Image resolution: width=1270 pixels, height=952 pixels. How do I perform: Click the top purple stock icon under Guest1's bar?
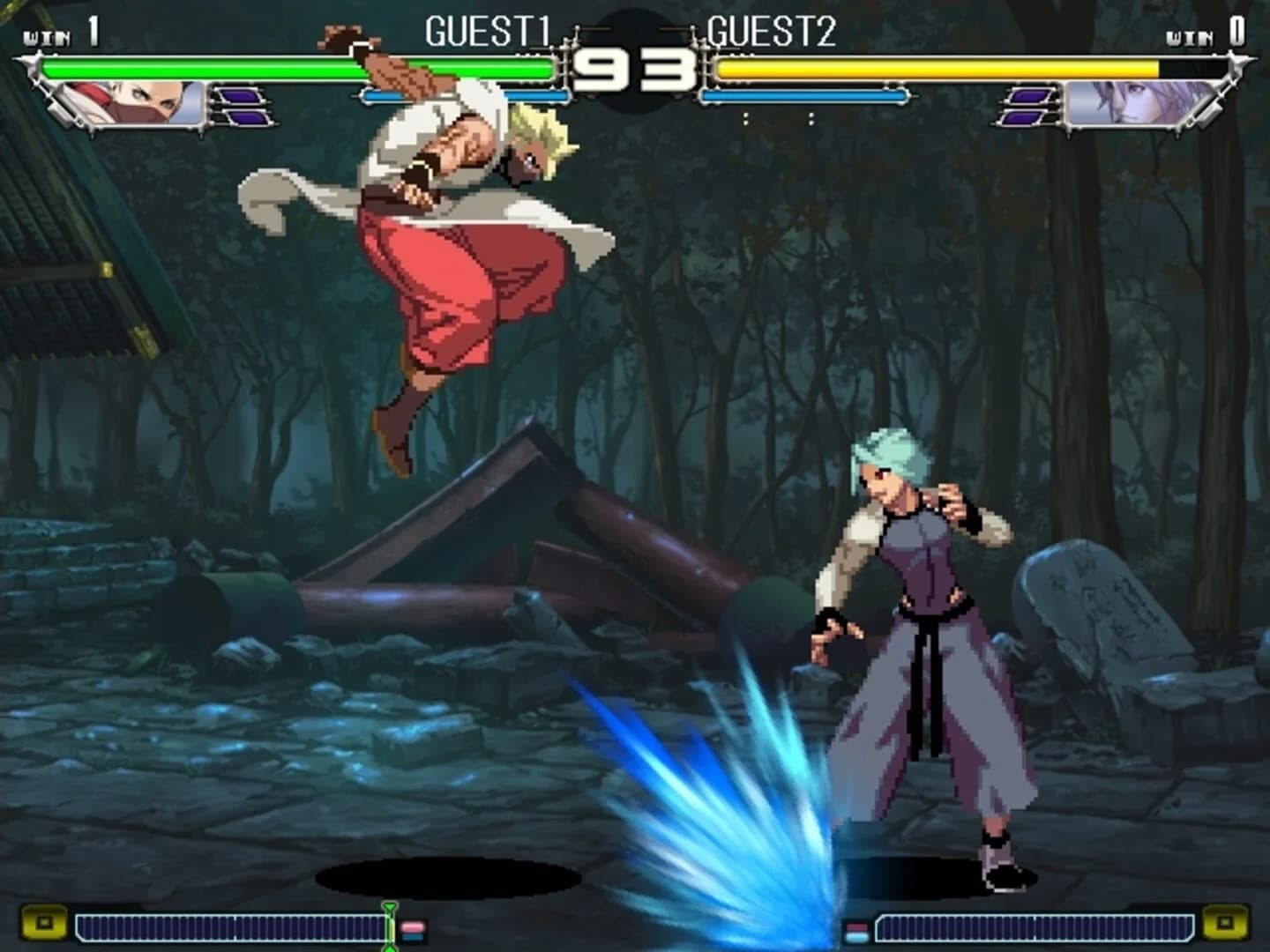click(240, 97)
